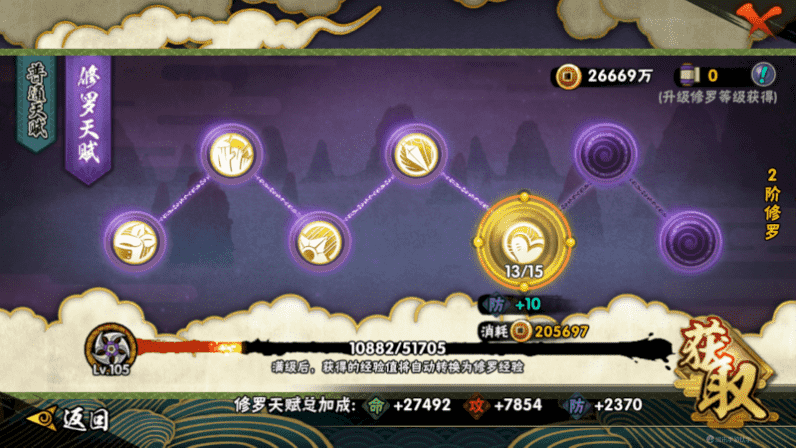Image resolution: width=796 pixels, height=448 pixels.
Task: Open the exclamation mark info button
Action: coord(763,75)
